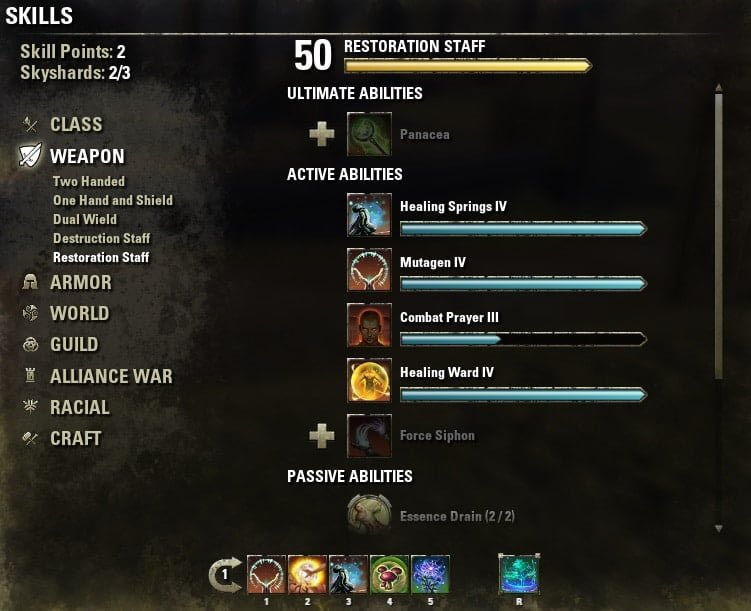
Task: Open the Guild skill category
Action: [74, 345]
